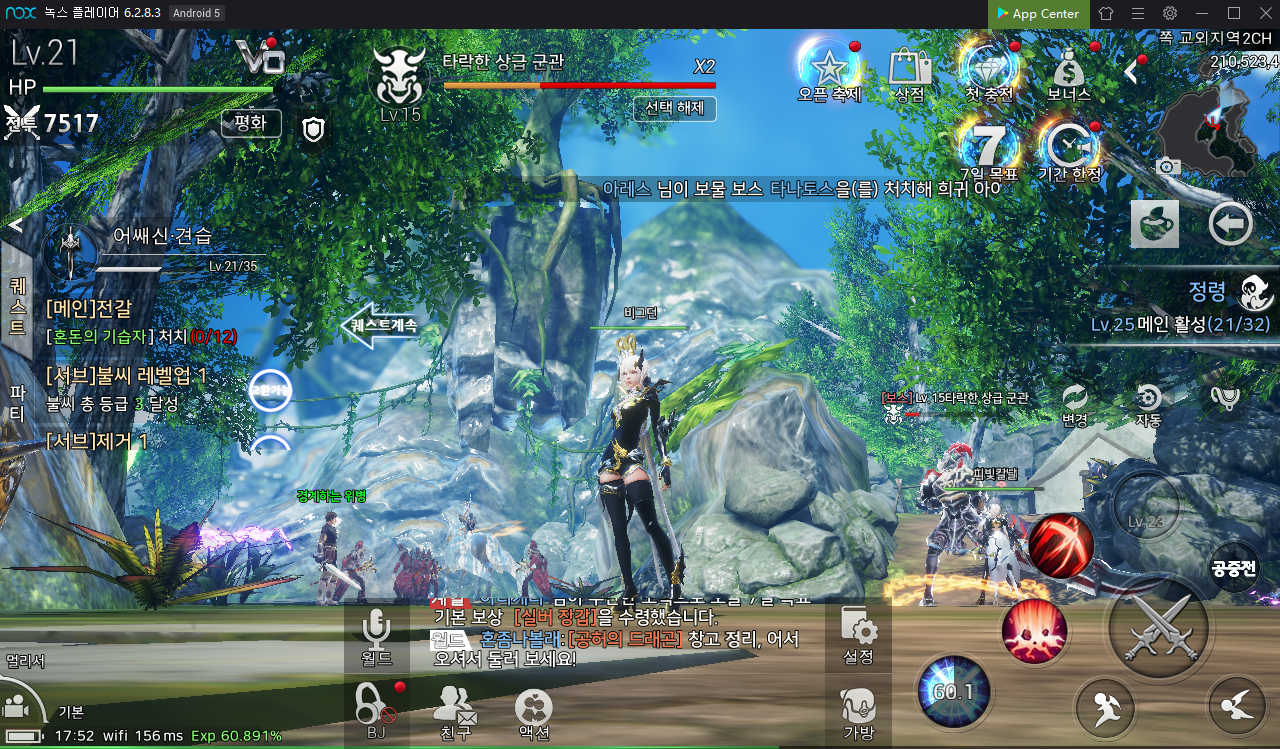Viewport: 1280px width, 749px height.
Task: Open the Nox App Center button
Action: [1036, 14]
